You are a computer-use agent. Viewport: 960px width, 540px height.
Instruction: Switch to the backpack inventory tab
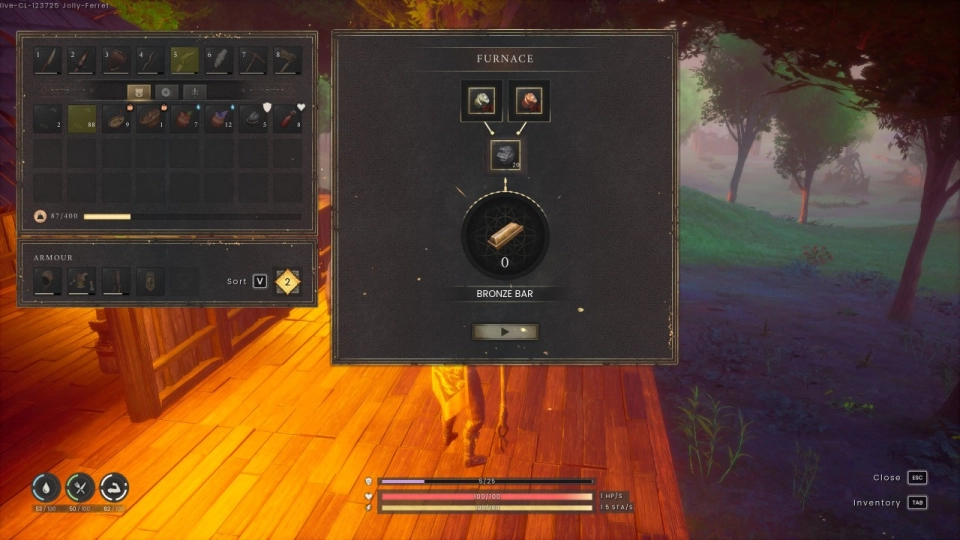click(138, 91)
